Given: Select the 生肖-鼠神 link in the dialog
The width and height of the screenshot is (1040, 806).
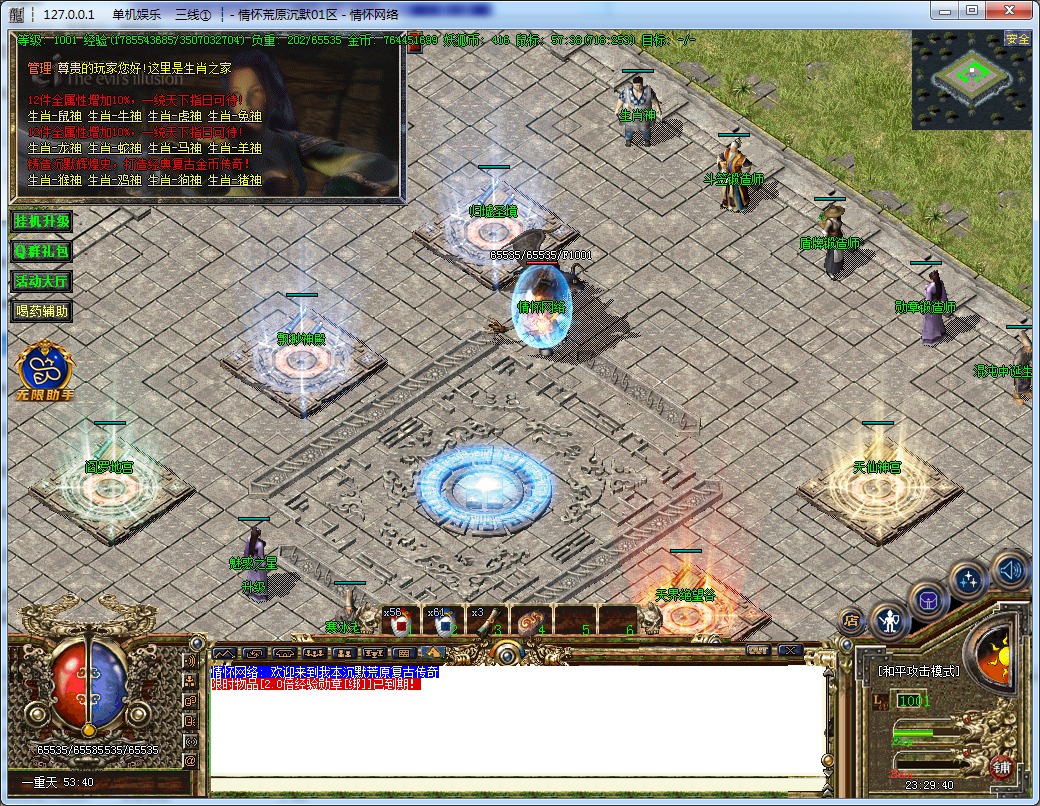Looking at the screenshot, I should 54,116.
